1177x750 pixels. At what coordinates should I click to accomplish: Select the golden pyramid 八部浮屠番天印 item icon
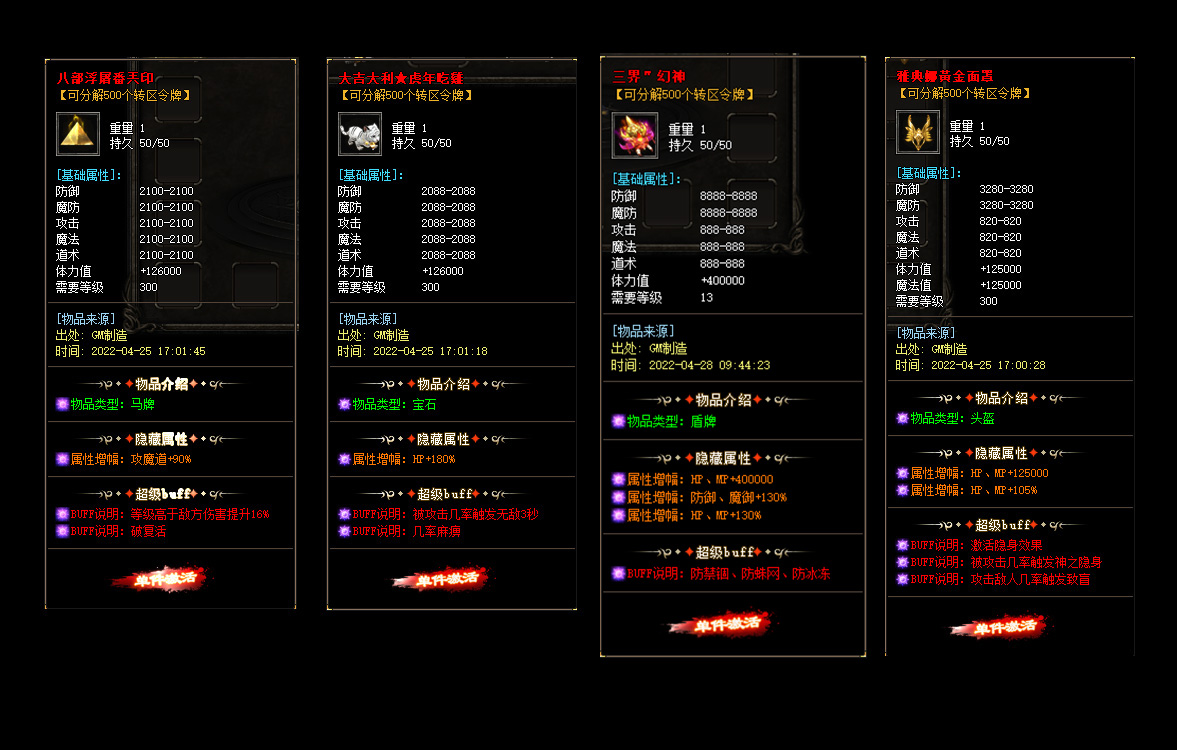[78, 133]
